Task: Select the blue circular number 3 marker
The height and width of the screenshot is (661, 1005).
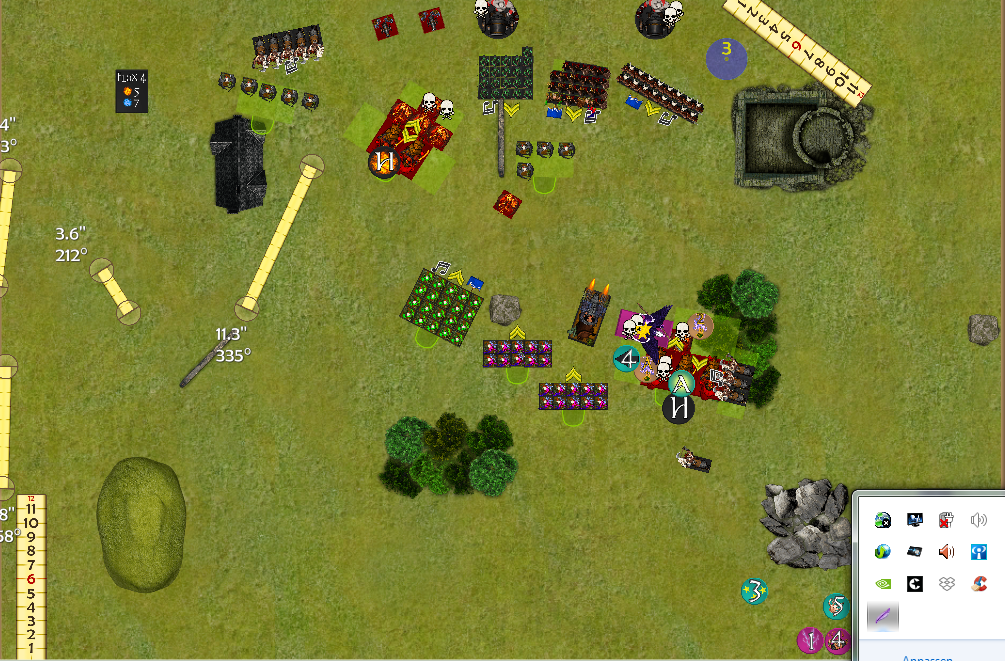Action: 727,57
